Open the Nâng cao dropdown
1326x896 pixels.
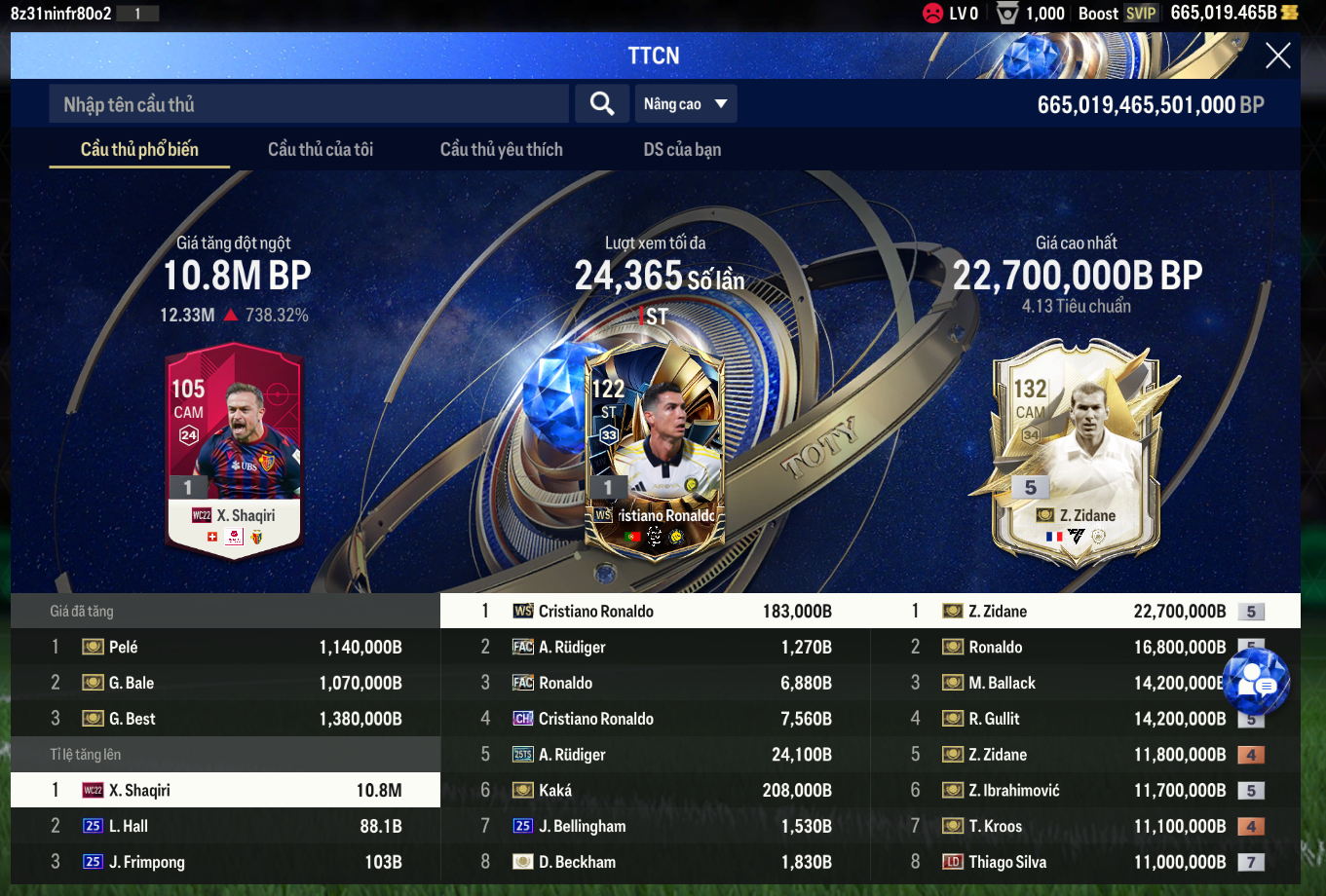tap(686, 104)
